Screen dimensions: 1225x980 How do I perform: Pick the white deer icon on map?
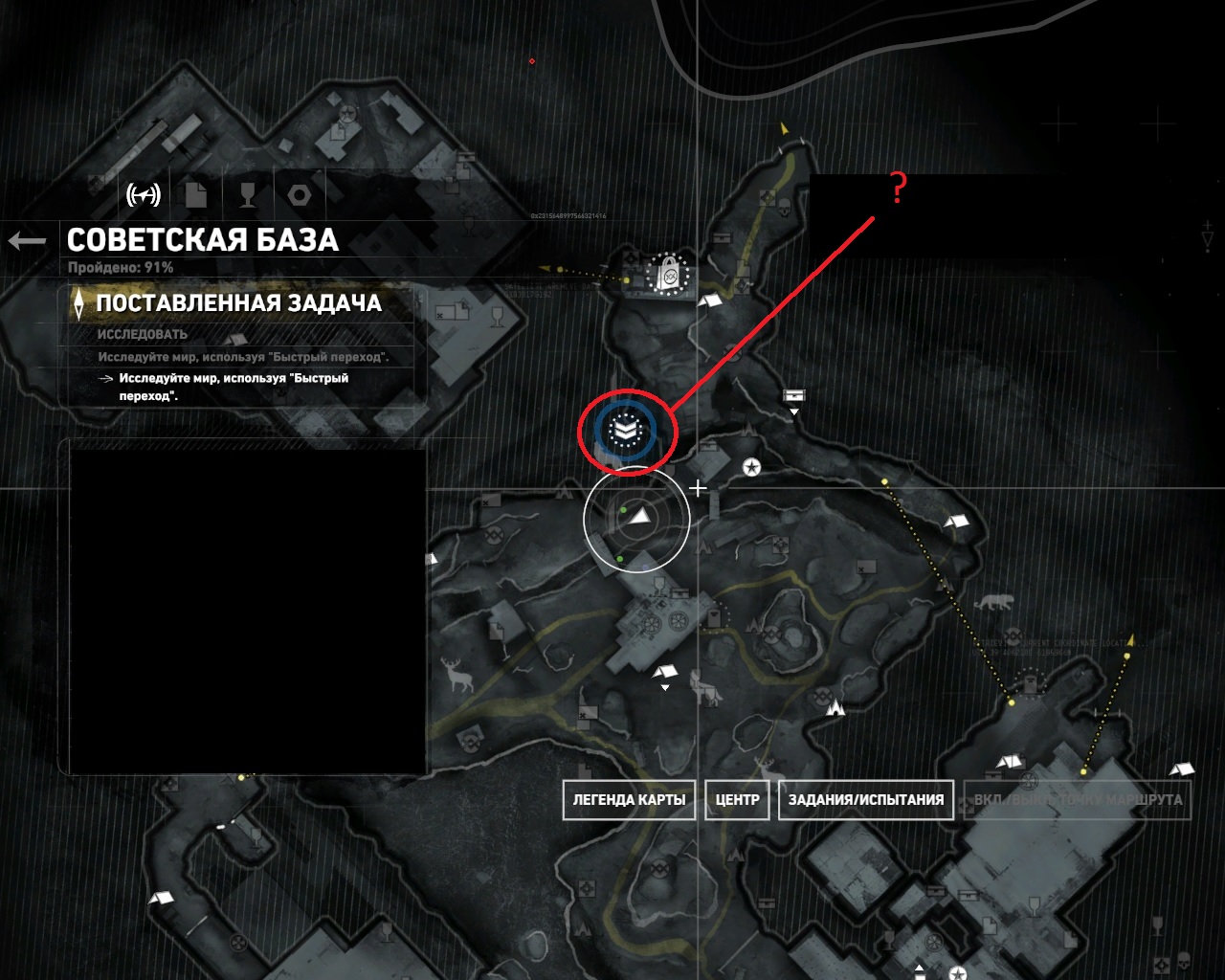point(460,676)
